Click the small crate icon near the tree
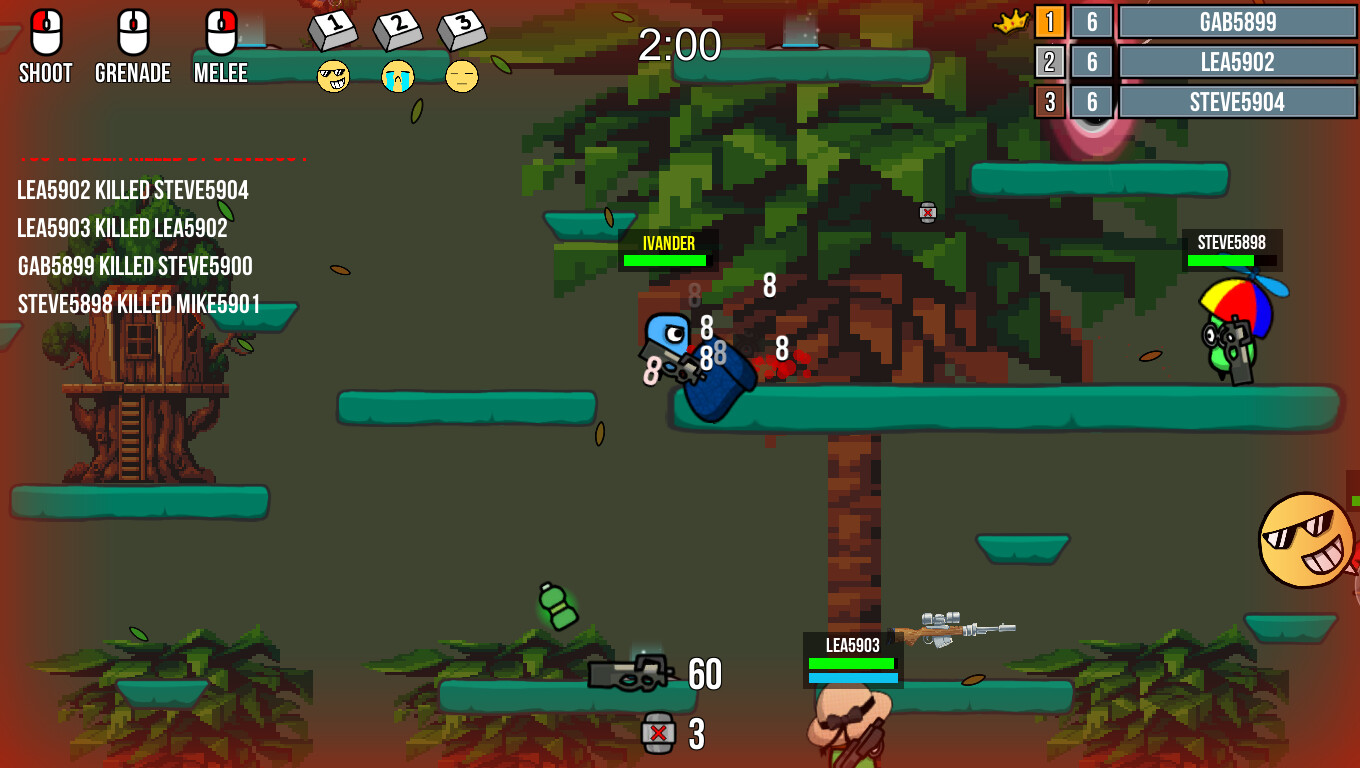The width and height of the screenshot is (1360, 768). coord(927,211)
